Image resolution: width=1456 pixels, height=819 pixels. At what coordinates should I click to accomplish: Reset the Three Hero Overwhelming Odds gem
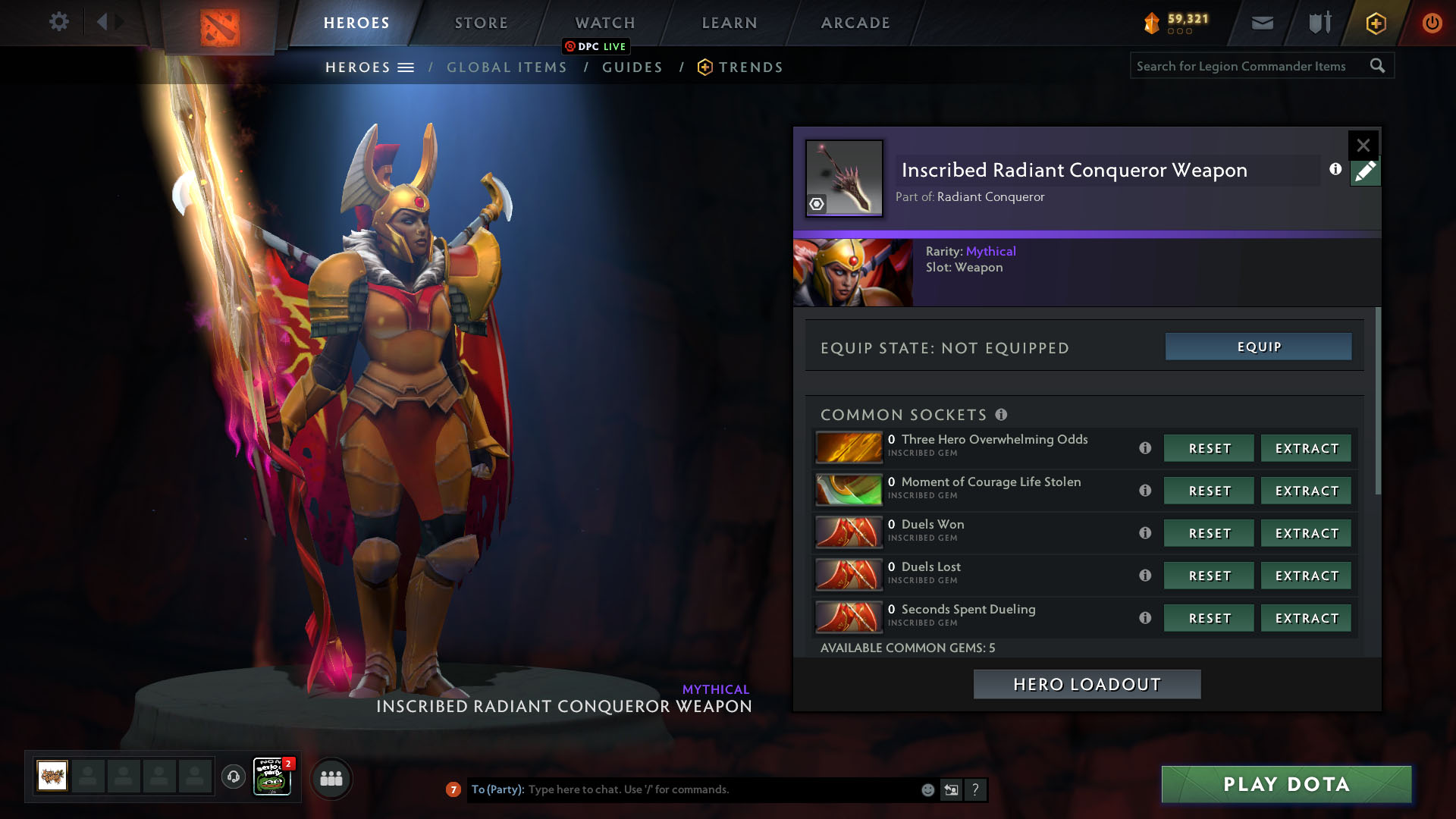1209,448
